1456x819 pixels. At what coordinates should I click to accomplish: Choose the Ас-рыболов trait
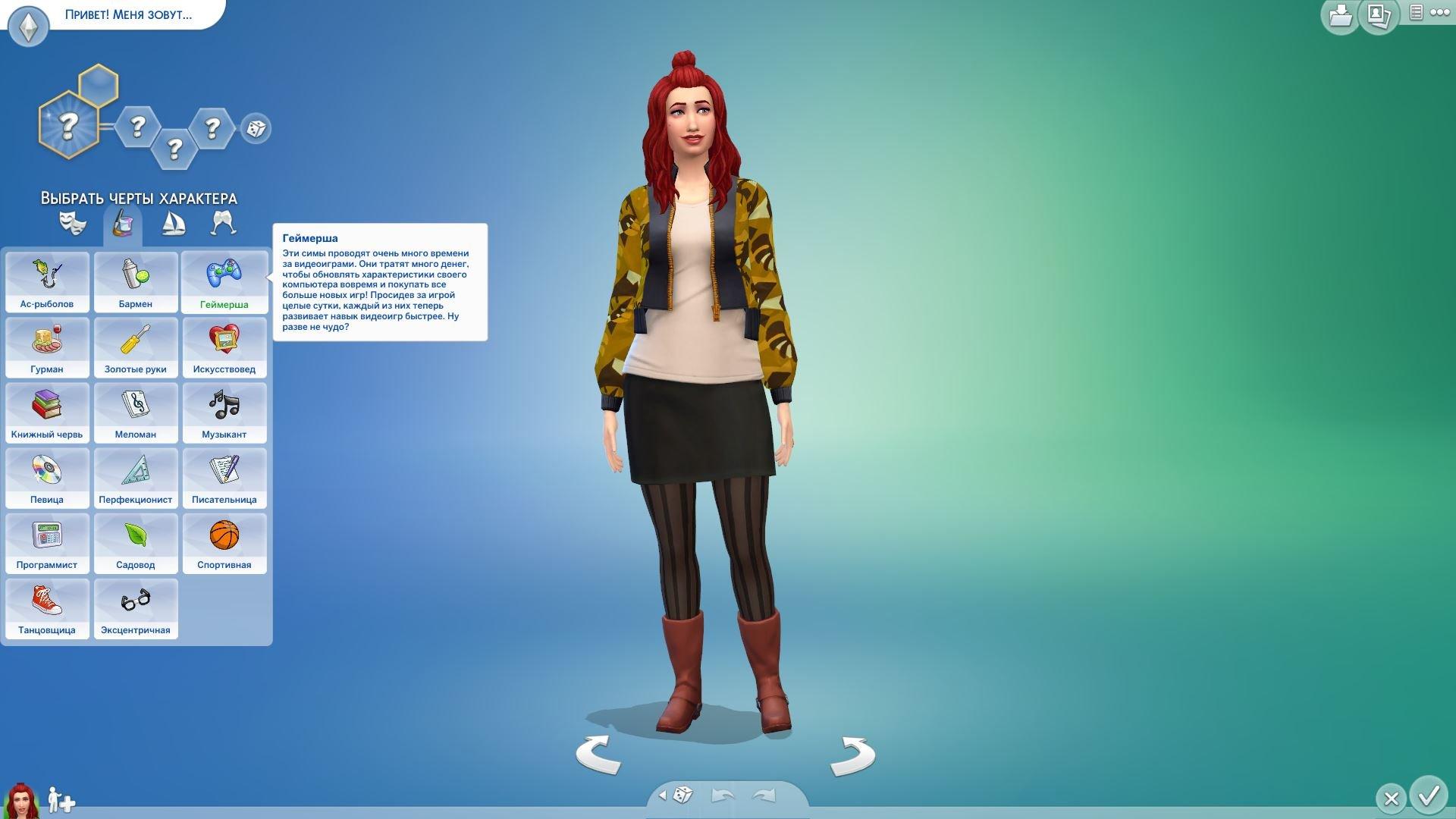click(47, 281)
